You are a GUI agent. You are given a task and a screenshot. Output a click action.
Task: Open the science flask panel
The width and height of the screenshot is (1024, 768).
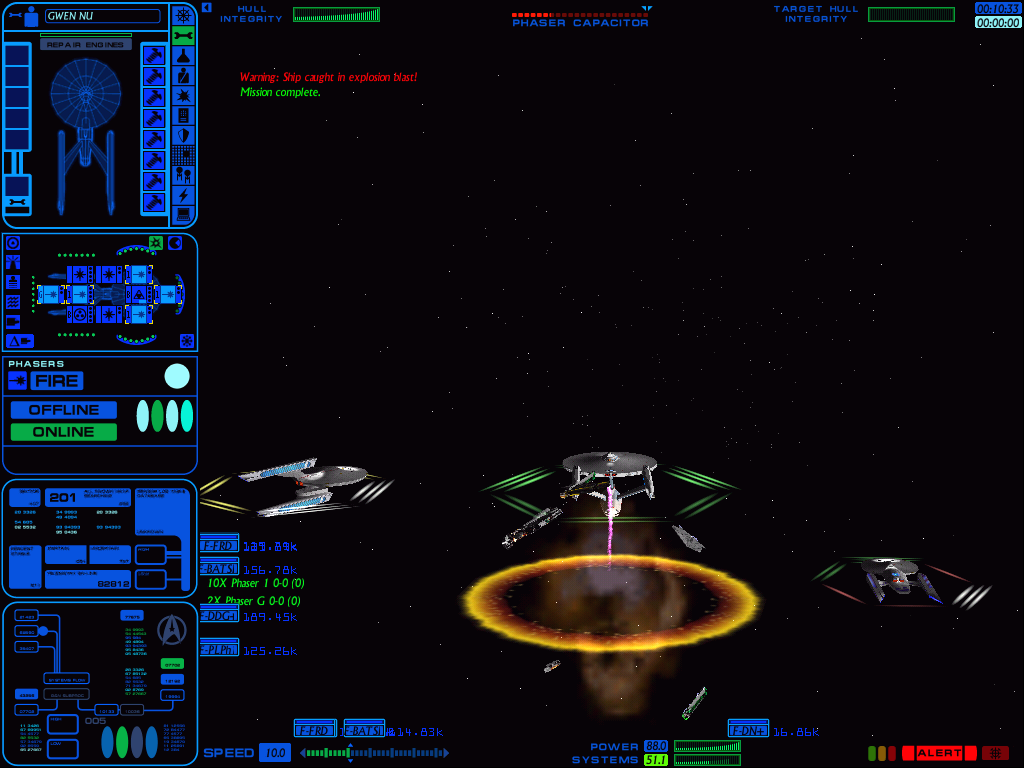coord(183,56)
